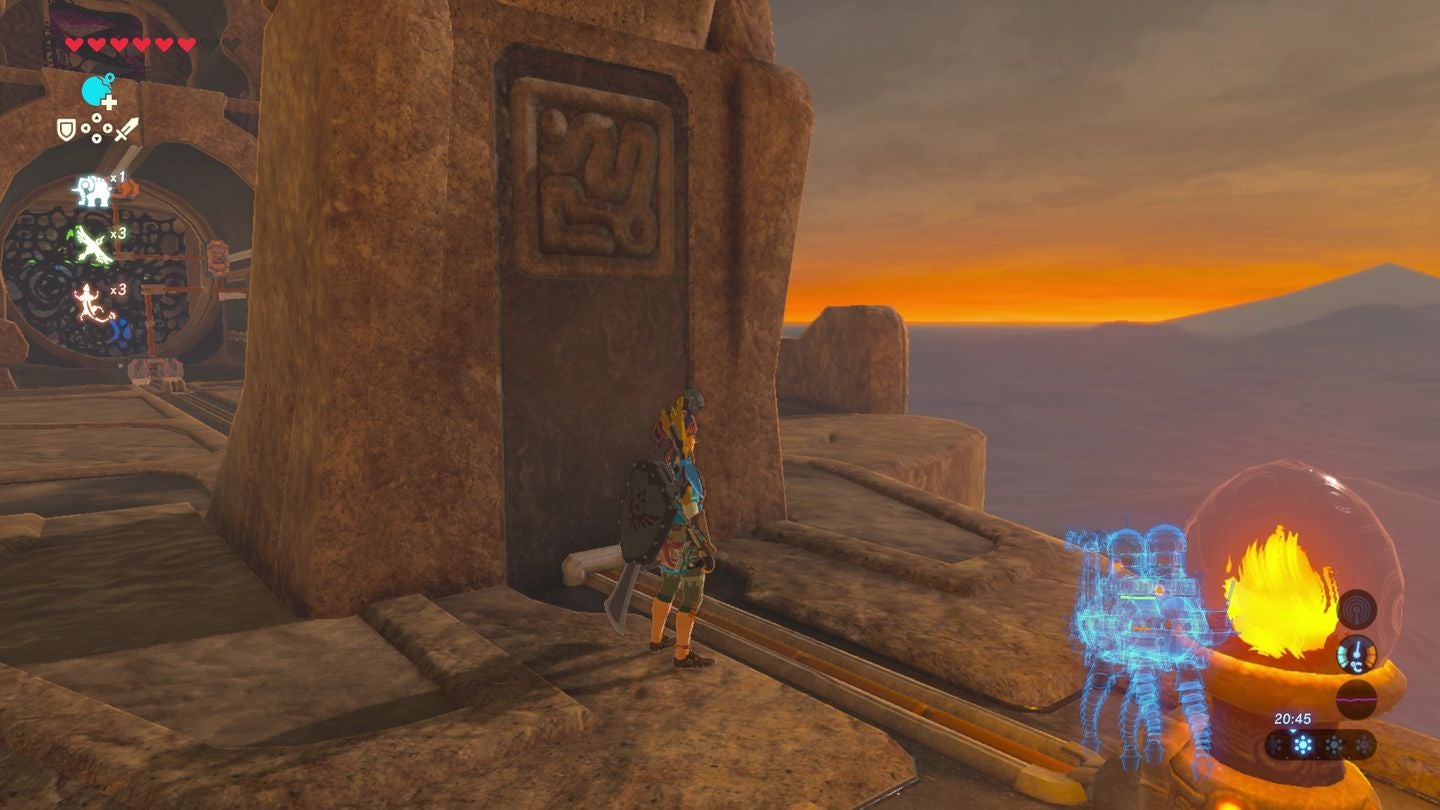
Task: Select the sword weapon icon
Action: click(x=126, y=130)
